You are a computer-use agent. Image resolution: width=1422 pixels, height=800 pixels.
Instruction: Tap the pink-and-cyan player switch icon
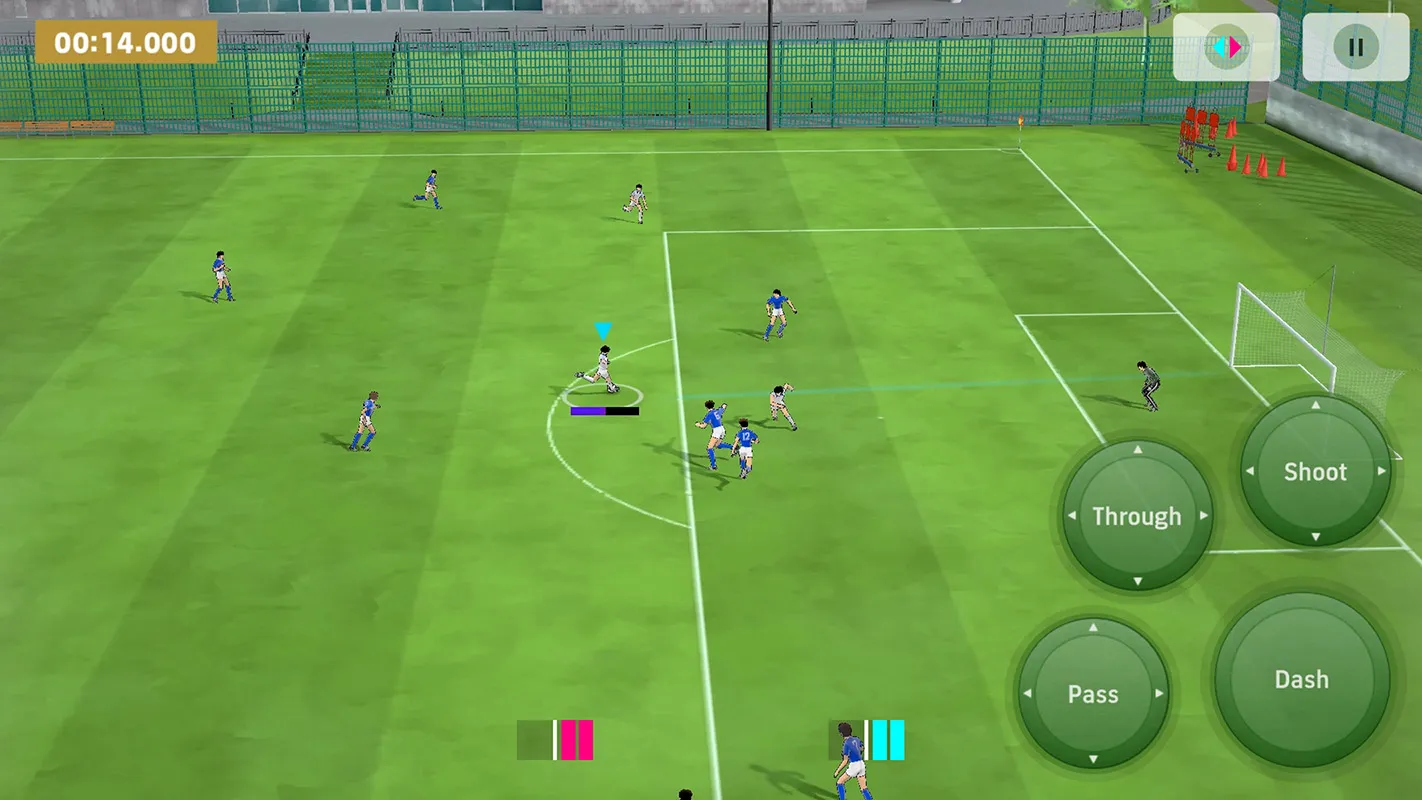[1228, 46]
